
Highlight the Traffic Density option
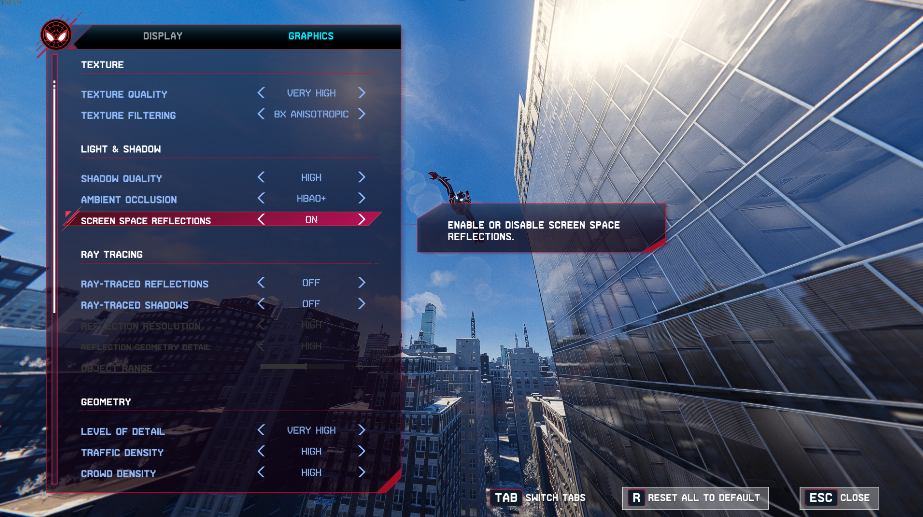[x=122, y=453]
